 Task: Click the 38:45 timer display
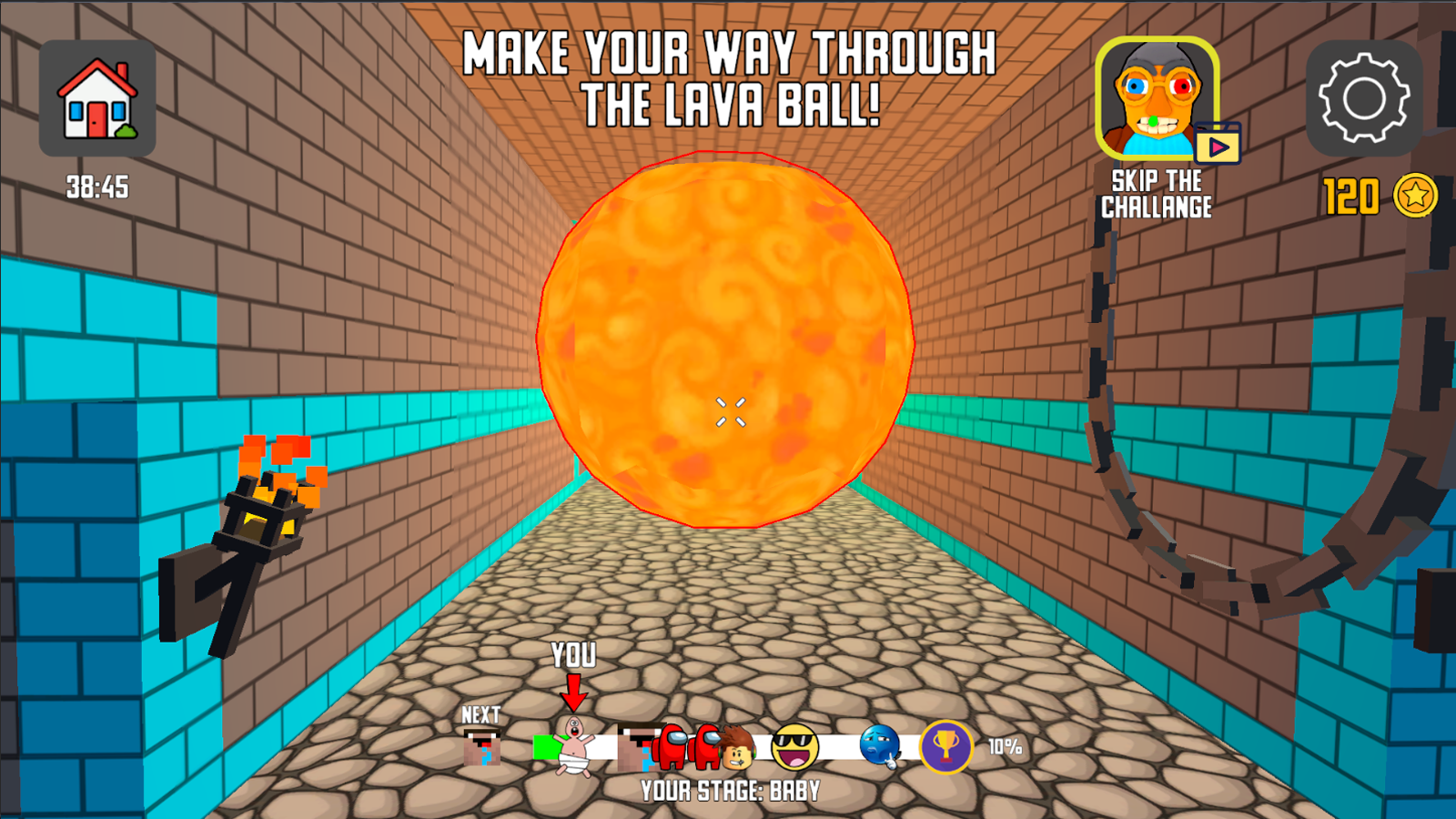pyautogui.click(x=96, y=187)
